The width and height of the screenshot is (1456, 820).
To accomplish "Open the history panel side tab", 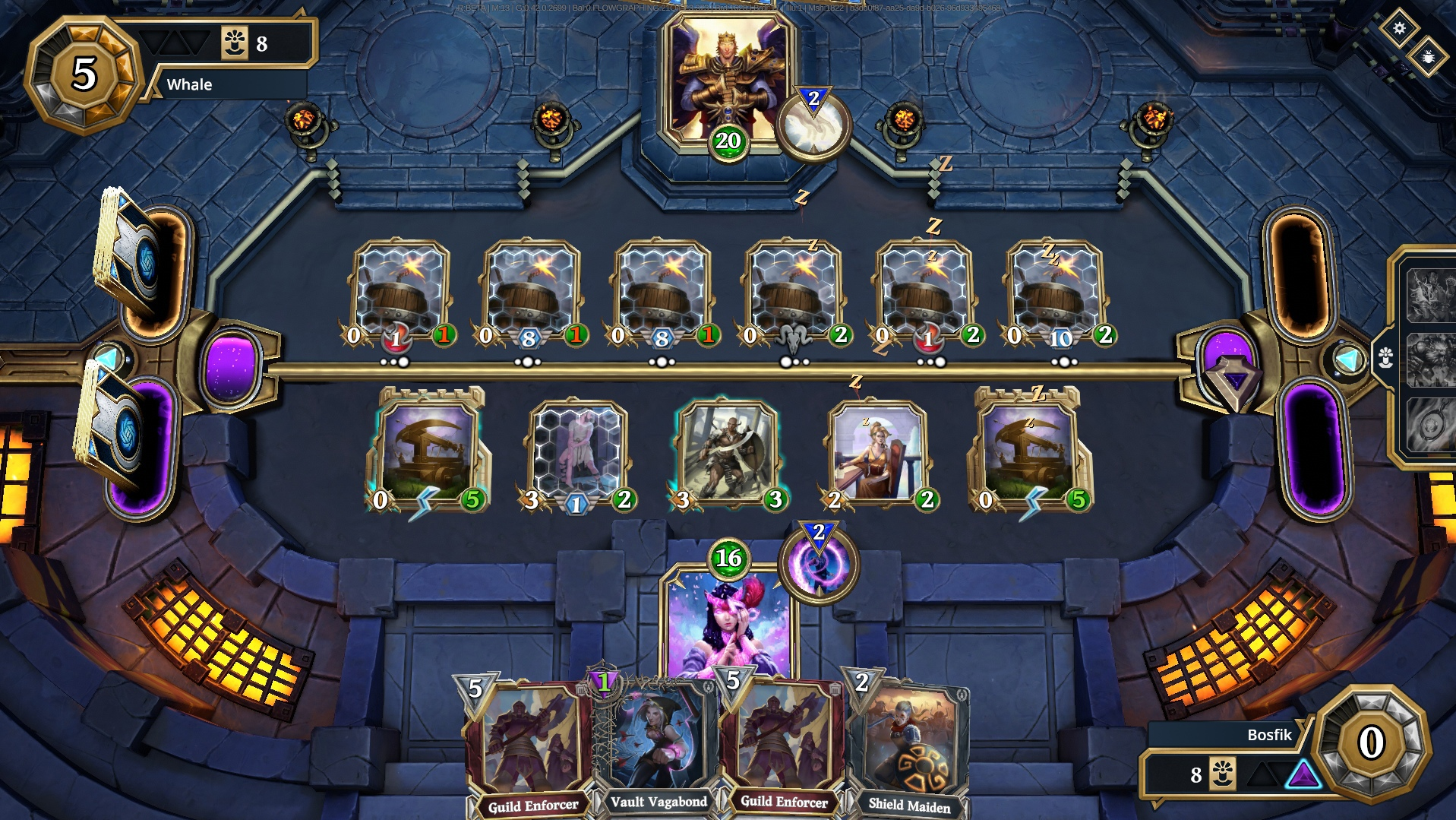I will point(1385,356).
